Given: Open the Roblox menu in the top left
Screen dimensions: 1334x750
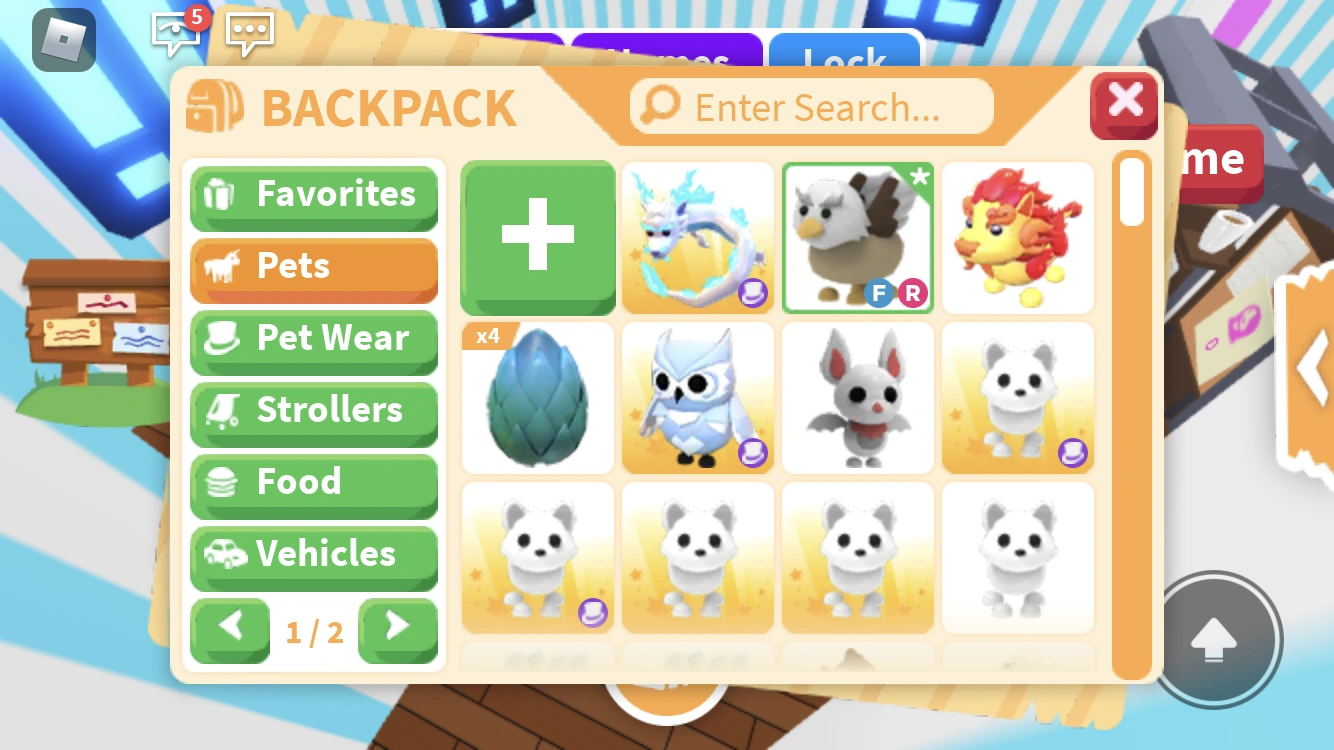Looking at the screenshot, I should tap(62, 42).
